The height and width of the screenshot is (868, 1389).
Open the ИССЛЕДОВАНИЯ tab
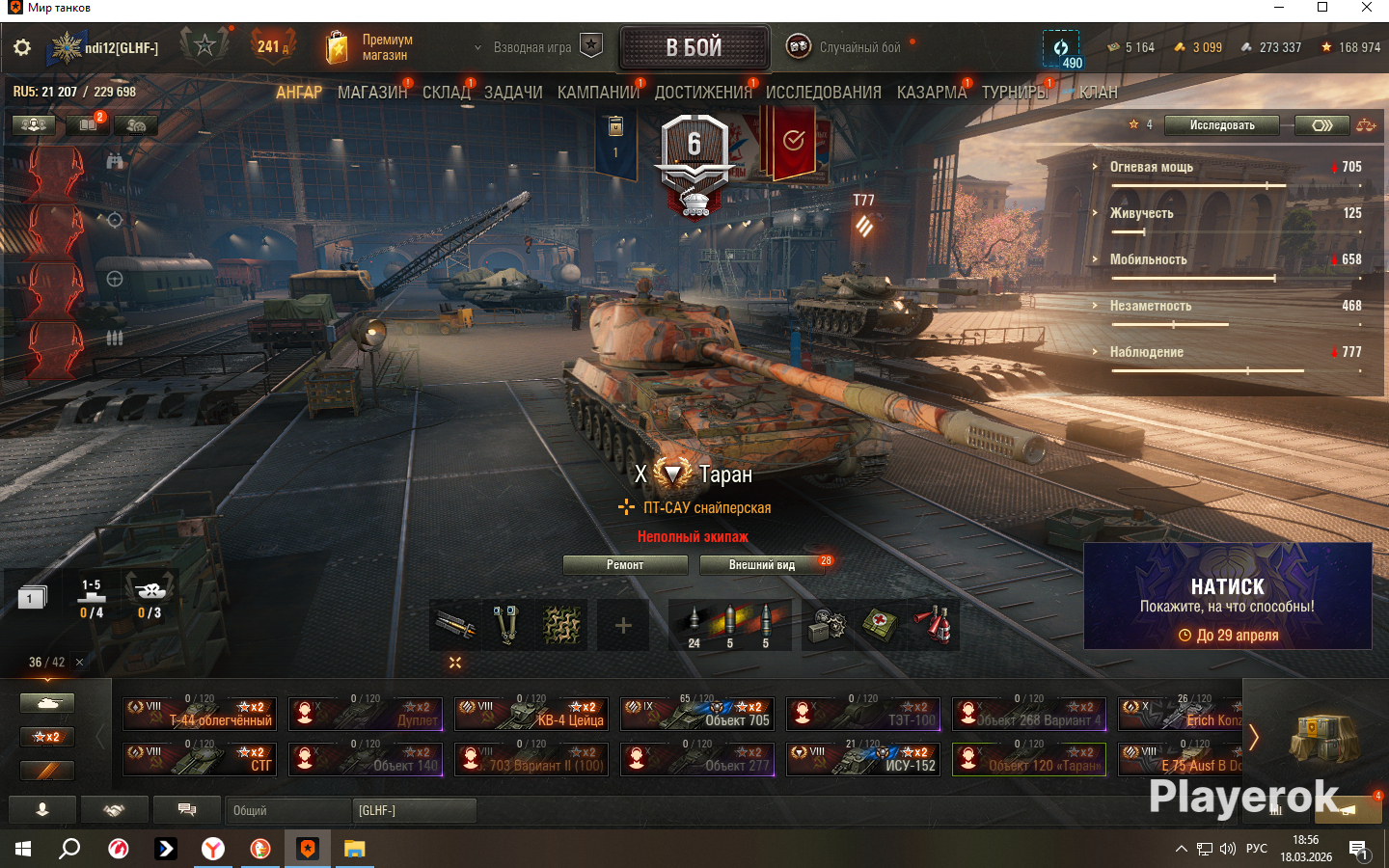pos(823,93)
